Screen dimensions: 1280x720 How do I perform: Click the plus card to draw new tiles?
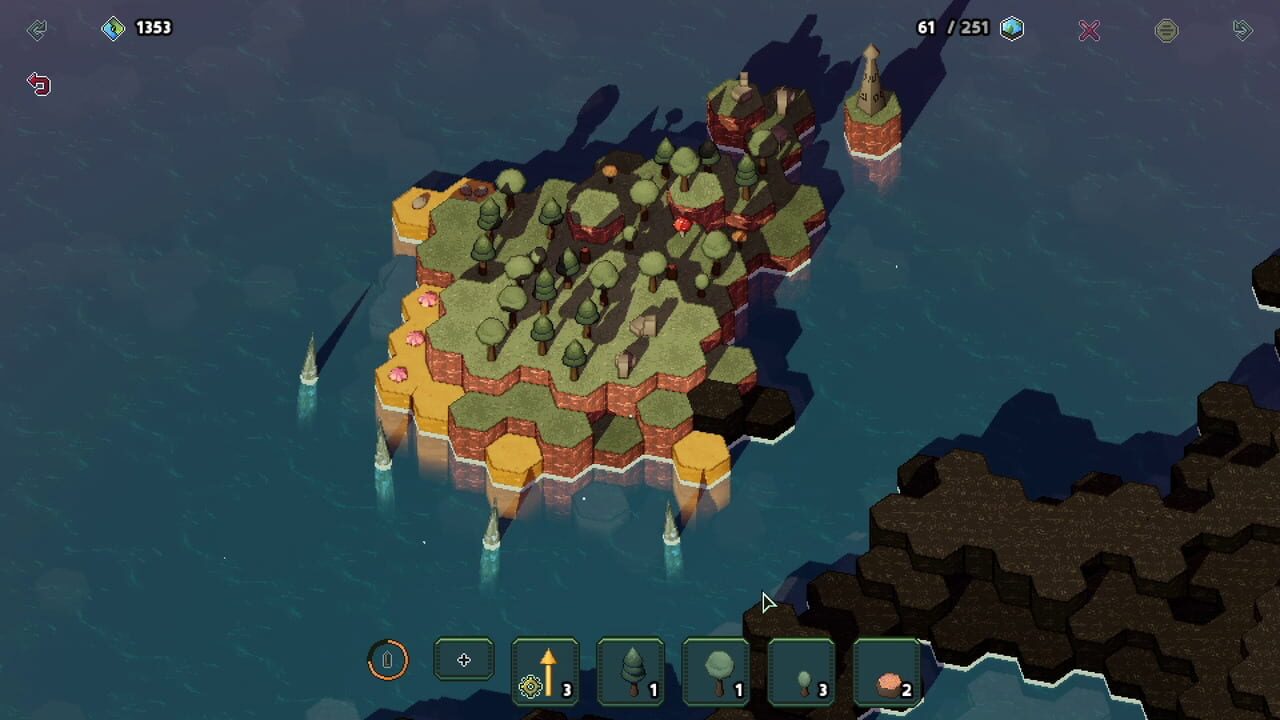click(x=463, y=658)
